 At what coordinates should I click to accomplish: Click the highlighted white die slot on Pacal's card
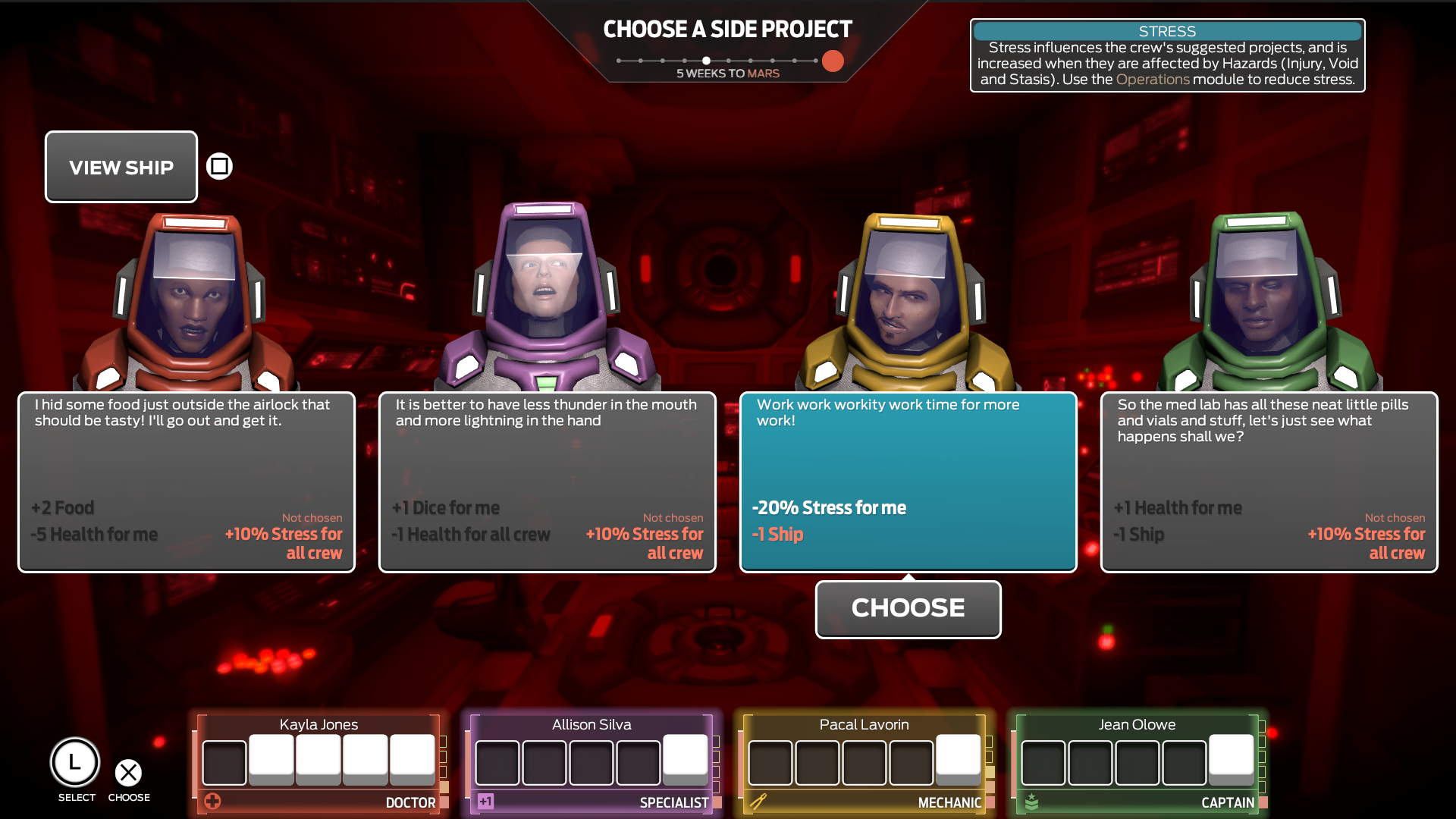pyautogui.click(x=959, y=757)
